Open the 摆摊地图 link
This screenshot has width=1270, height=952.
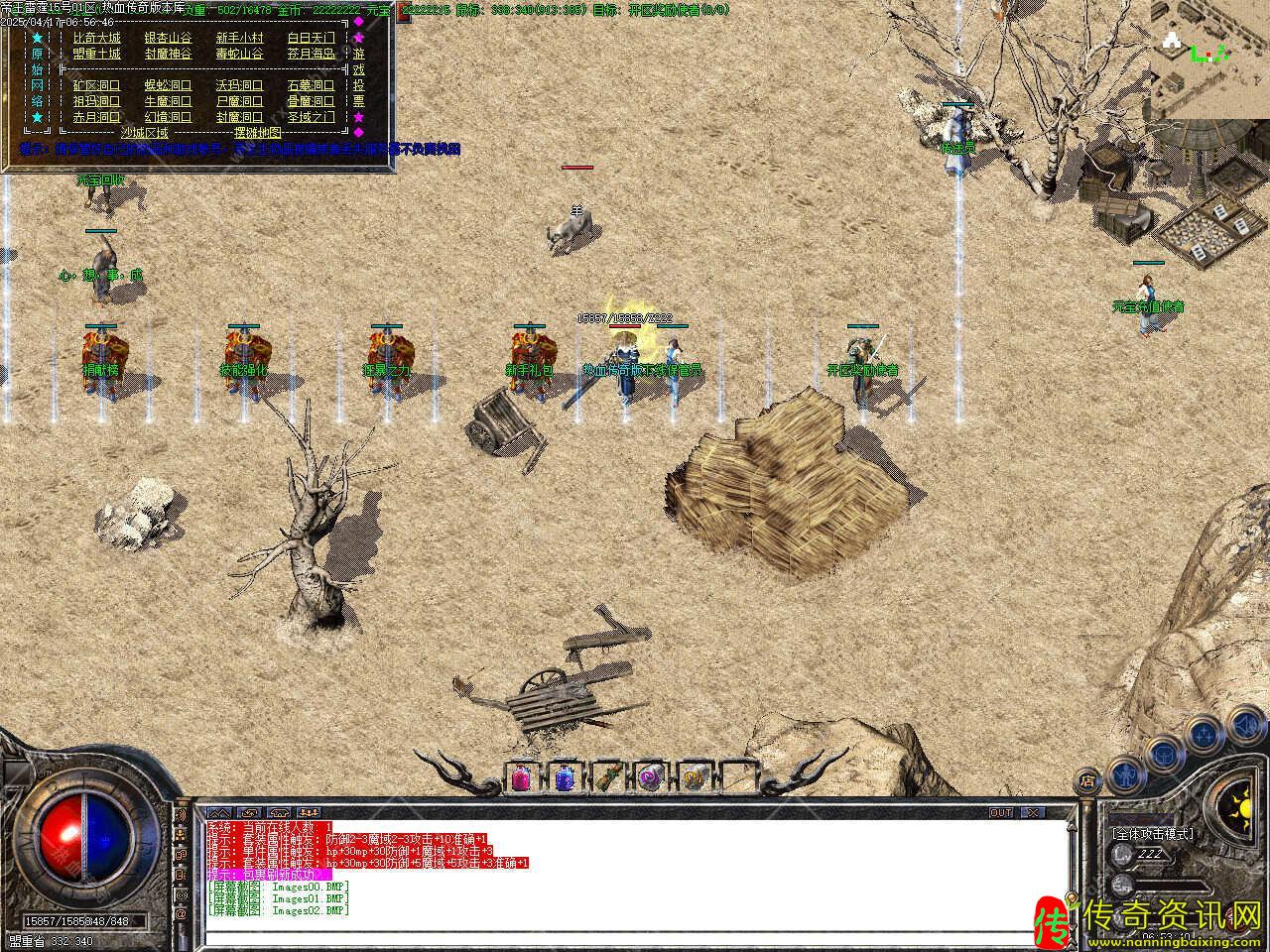click(258, 132)
